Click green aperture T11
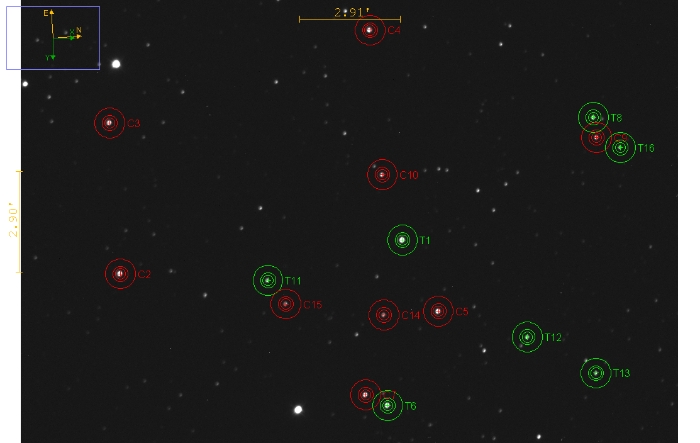 click(268, 280)
